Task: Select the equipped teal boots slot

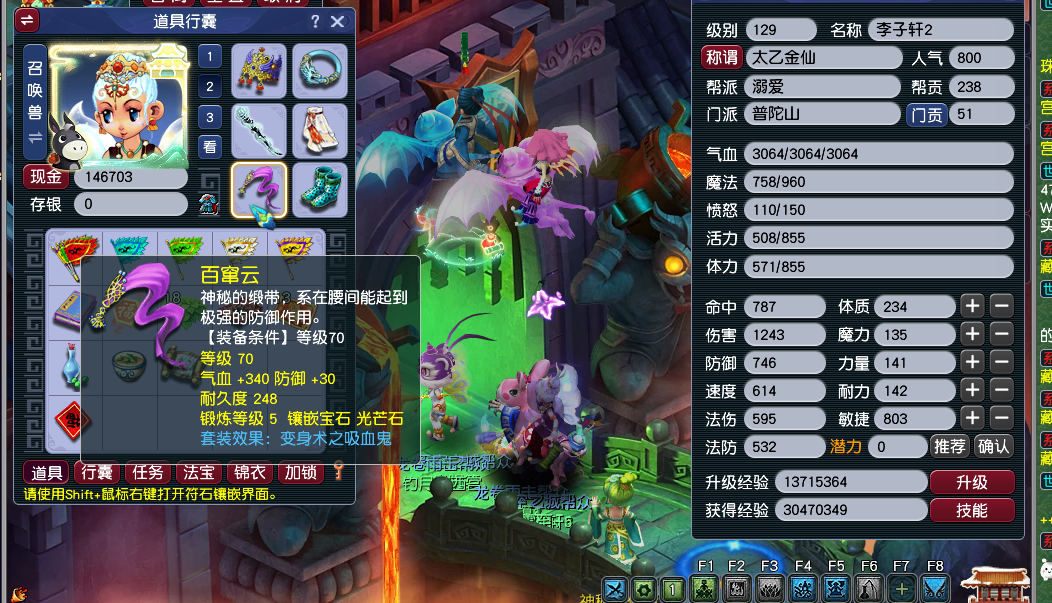Action: click(319, 190)
